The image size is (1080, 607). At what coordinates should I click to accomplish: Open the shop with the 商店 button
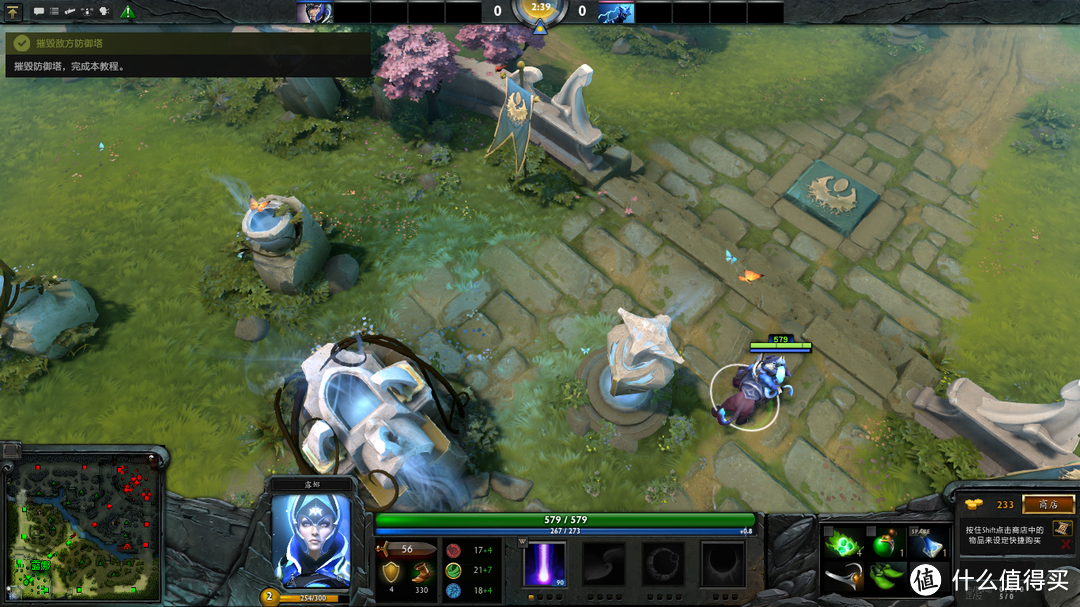1047,505
